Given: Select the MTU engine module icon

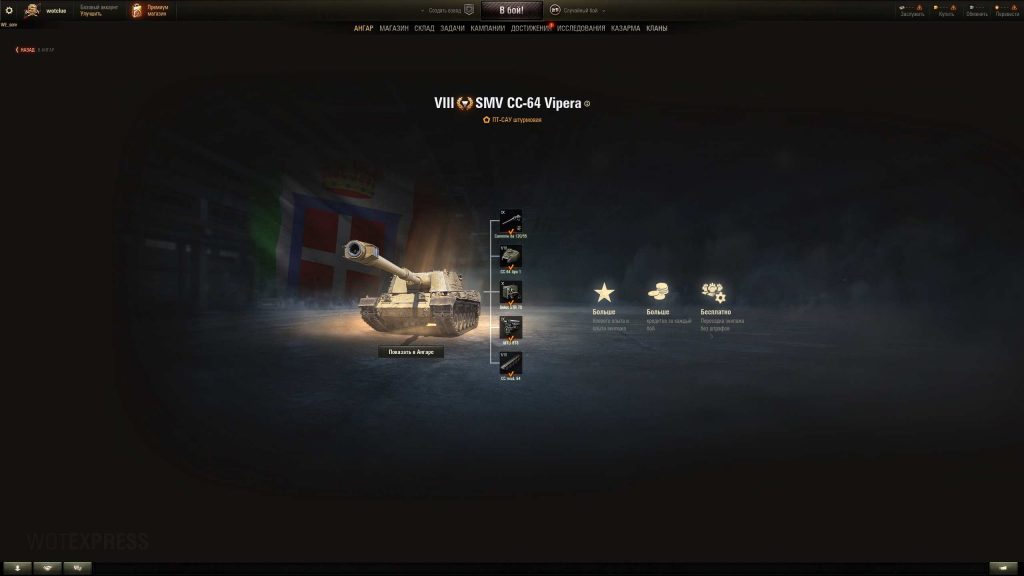Looking at the screenshot, I should pos(511,327).
